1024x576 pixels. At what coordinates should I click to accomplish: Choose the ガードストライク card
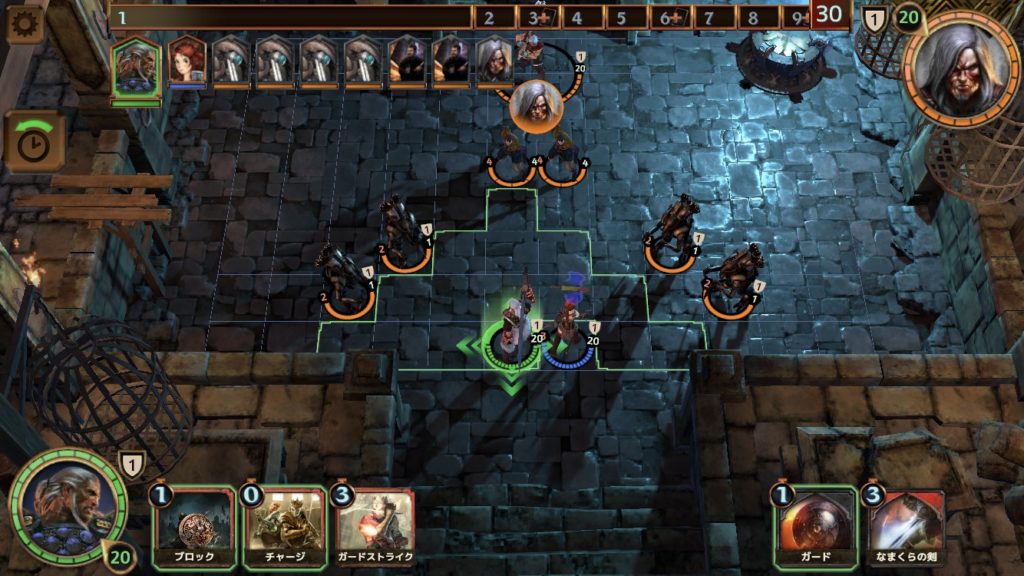point(376,527)
